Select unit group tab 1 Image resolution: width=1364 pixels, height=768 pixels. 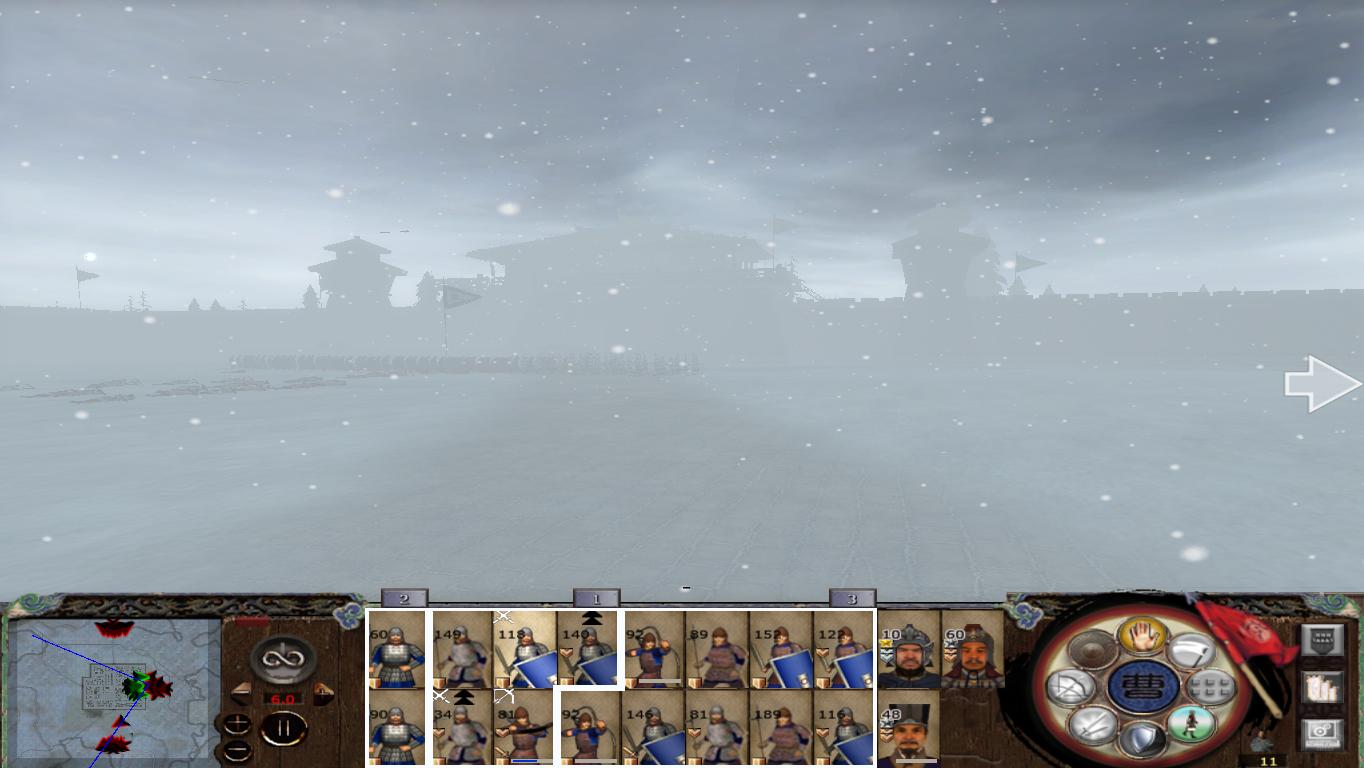(594, 598)
